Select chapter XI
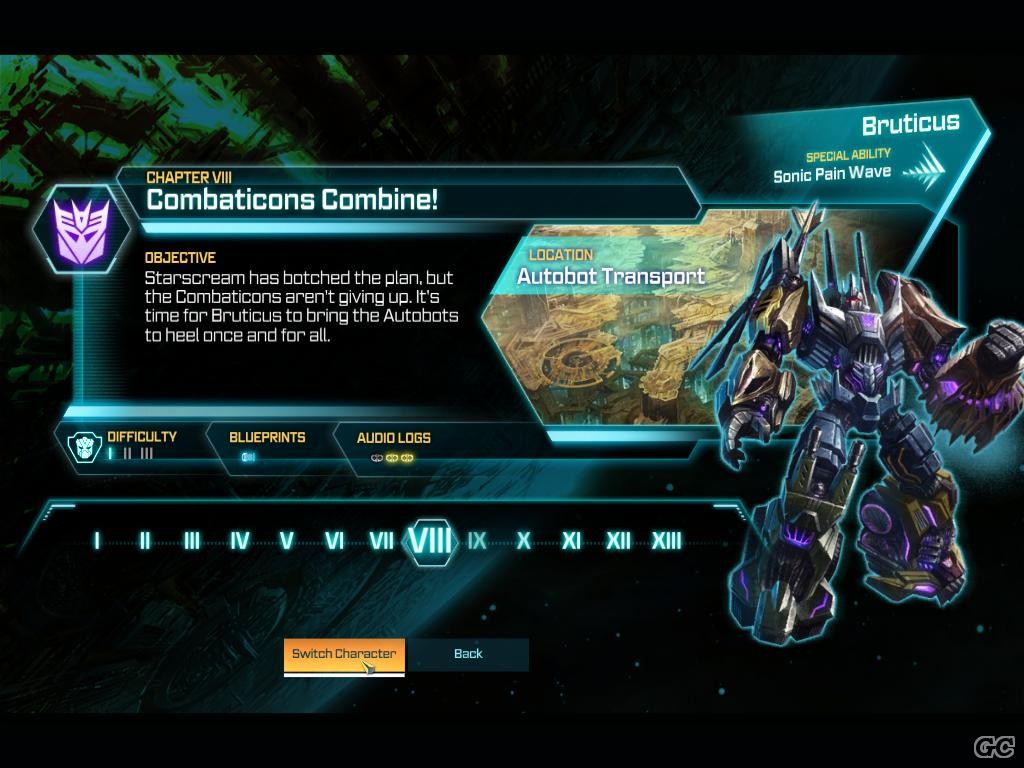 (x=571, y=541)
